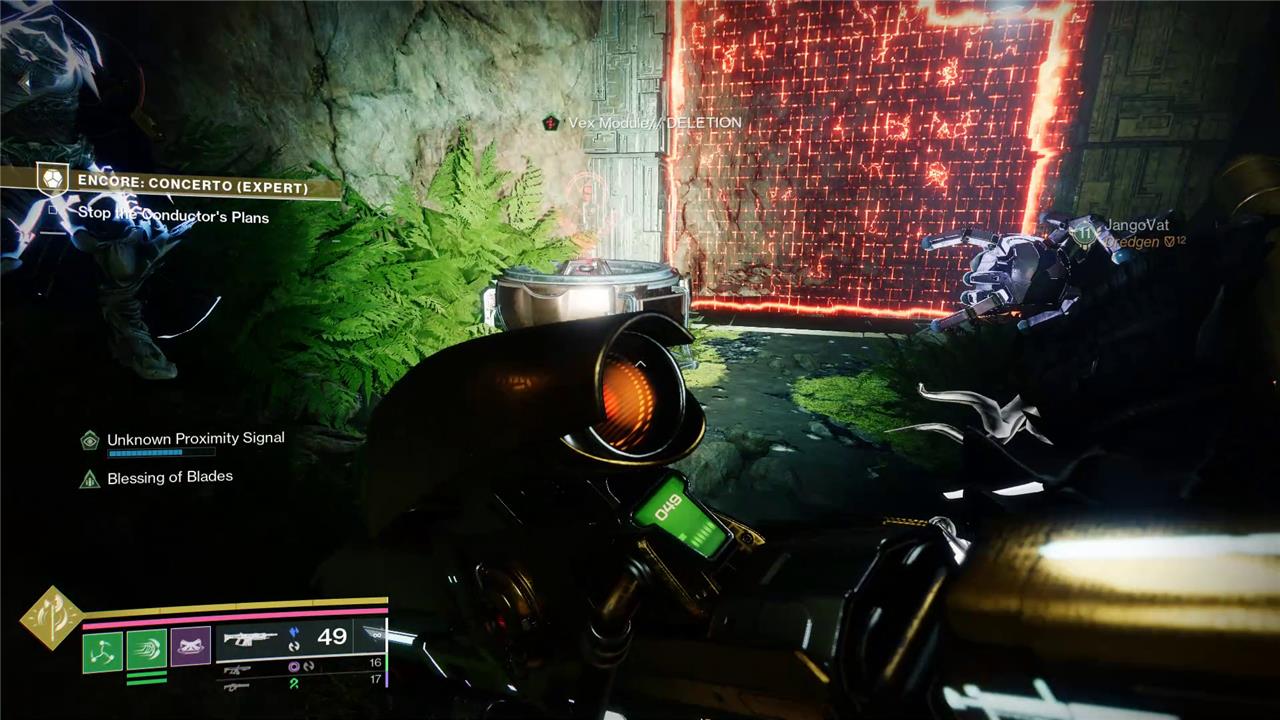Image resolution: width=1280 pixels, height=720 pixels.
Task: Use the green melee ability icon
Action: tap(146, 651)
